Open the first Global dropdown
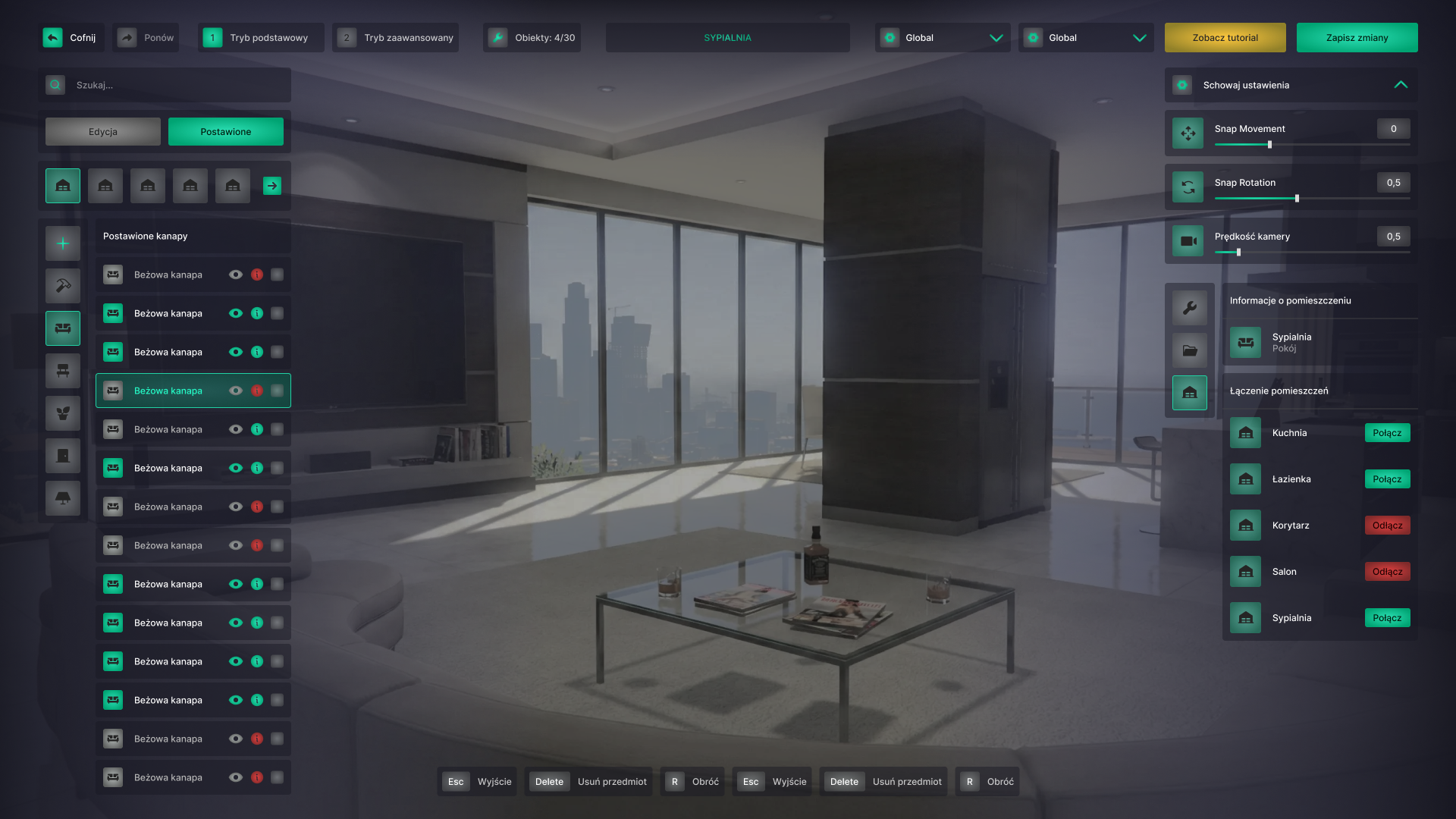The height and width of the screenshot is (819, 1456). [943, 37]
